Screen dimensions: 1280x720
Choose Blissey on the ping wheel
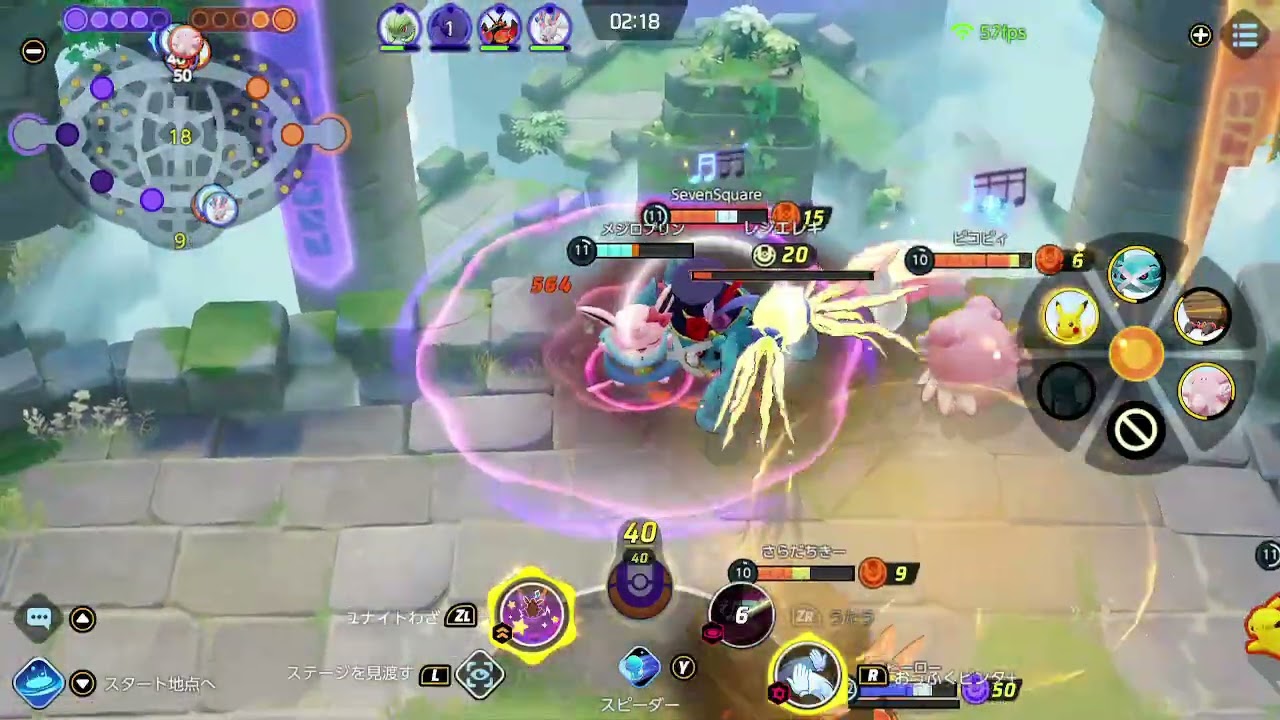1205,390
